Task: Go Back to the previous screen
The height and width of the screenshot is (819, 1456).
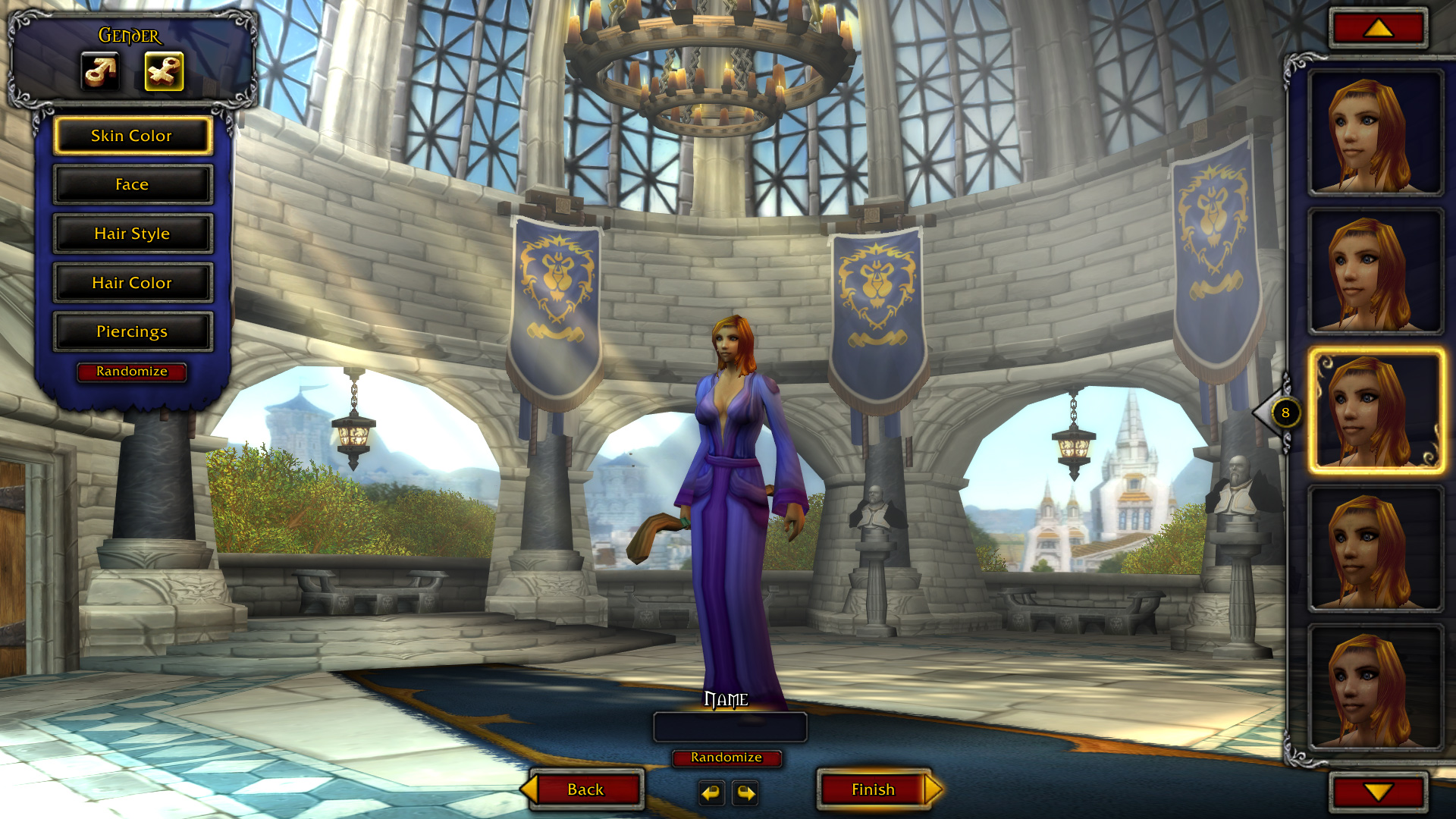Action: [585, 789]
